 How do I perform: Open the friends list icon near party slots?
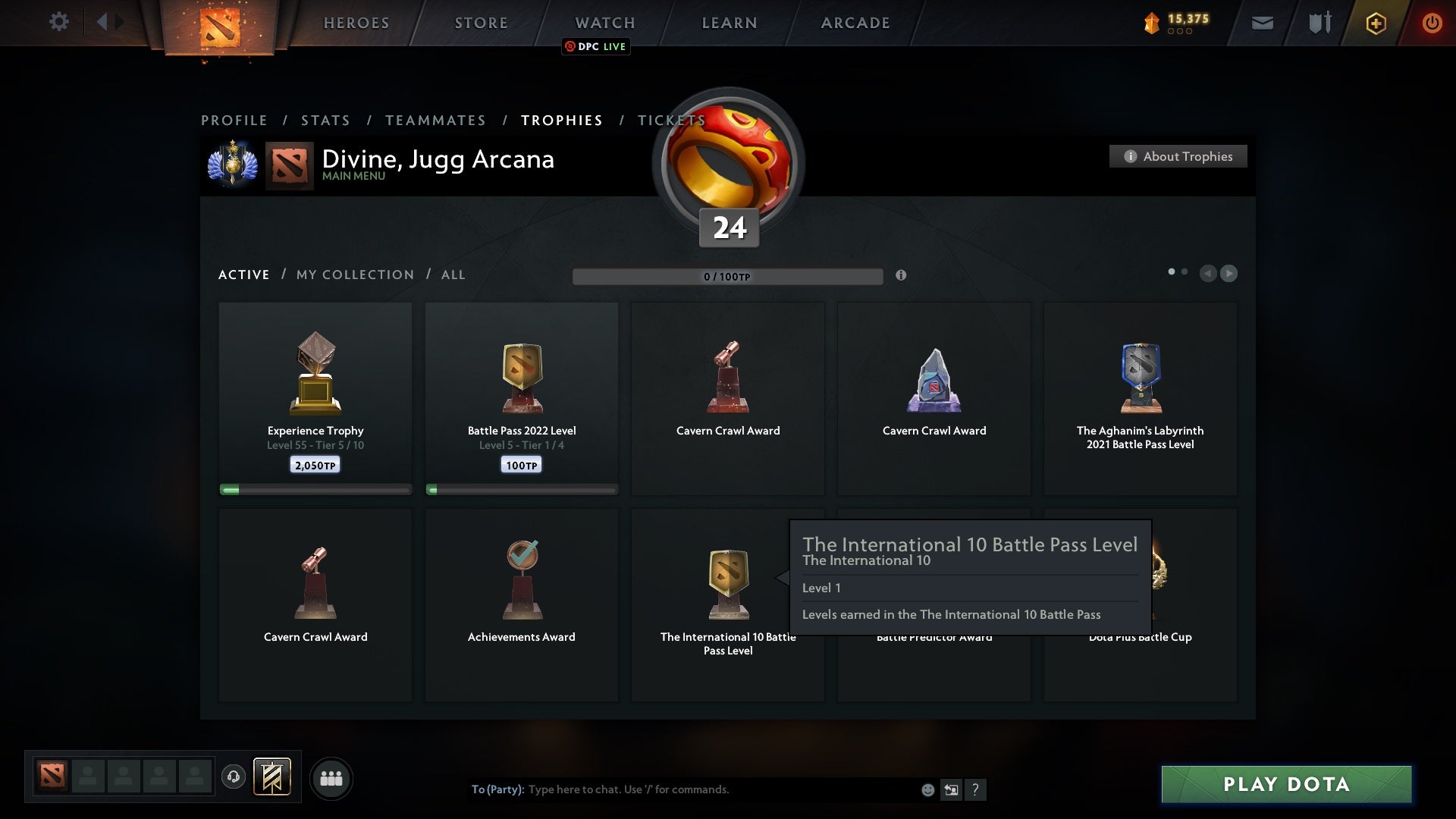pos(331,778)
